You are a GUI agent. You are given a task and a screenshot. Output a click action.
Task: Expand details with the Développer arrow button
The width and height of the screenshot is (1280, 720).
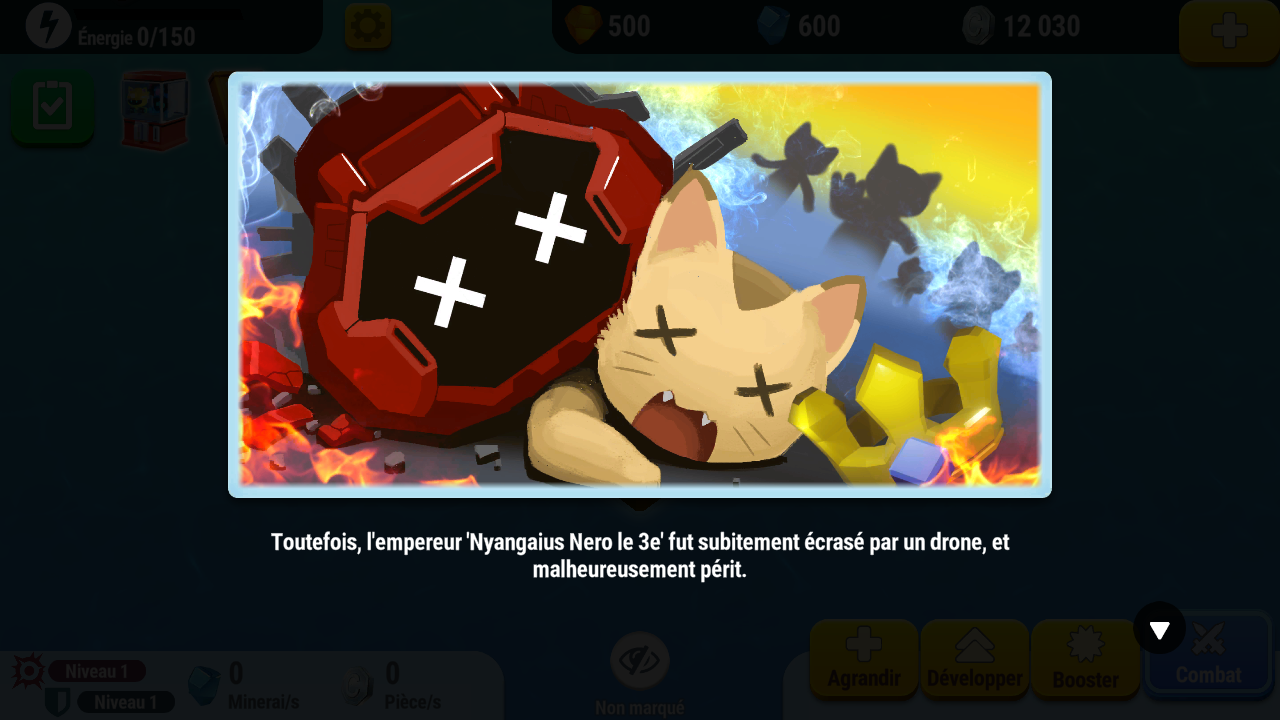(974, 660)
